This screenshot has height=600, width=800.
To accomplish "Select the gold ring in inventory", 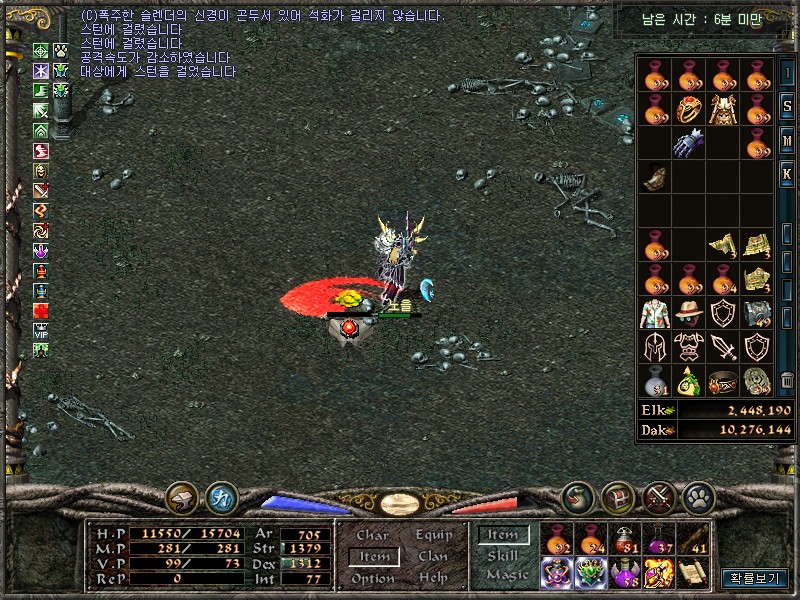I will [x=688, y=108].
